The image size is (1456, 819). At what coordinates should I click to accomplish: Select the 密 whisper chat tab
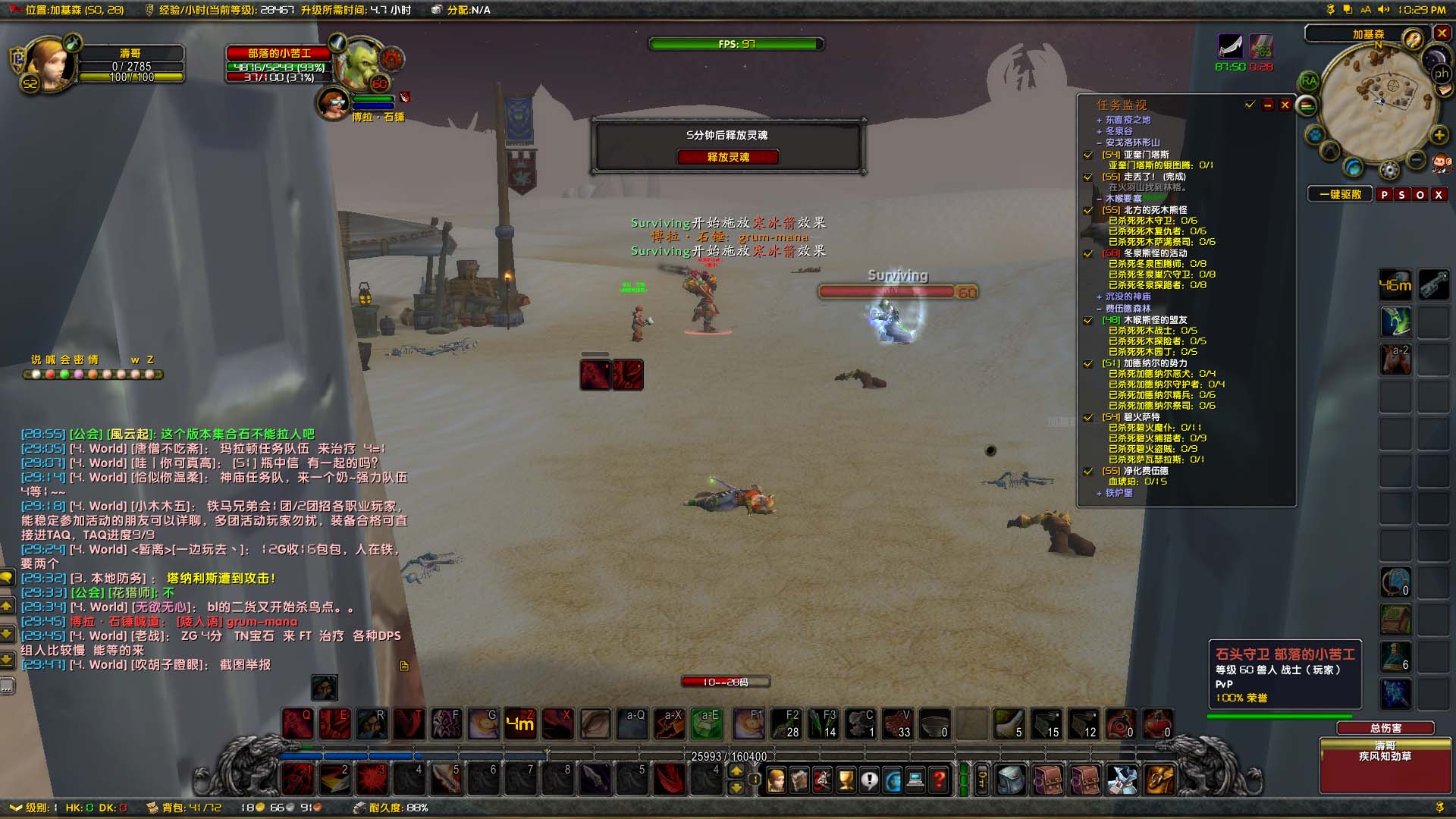tap(79, 359)
